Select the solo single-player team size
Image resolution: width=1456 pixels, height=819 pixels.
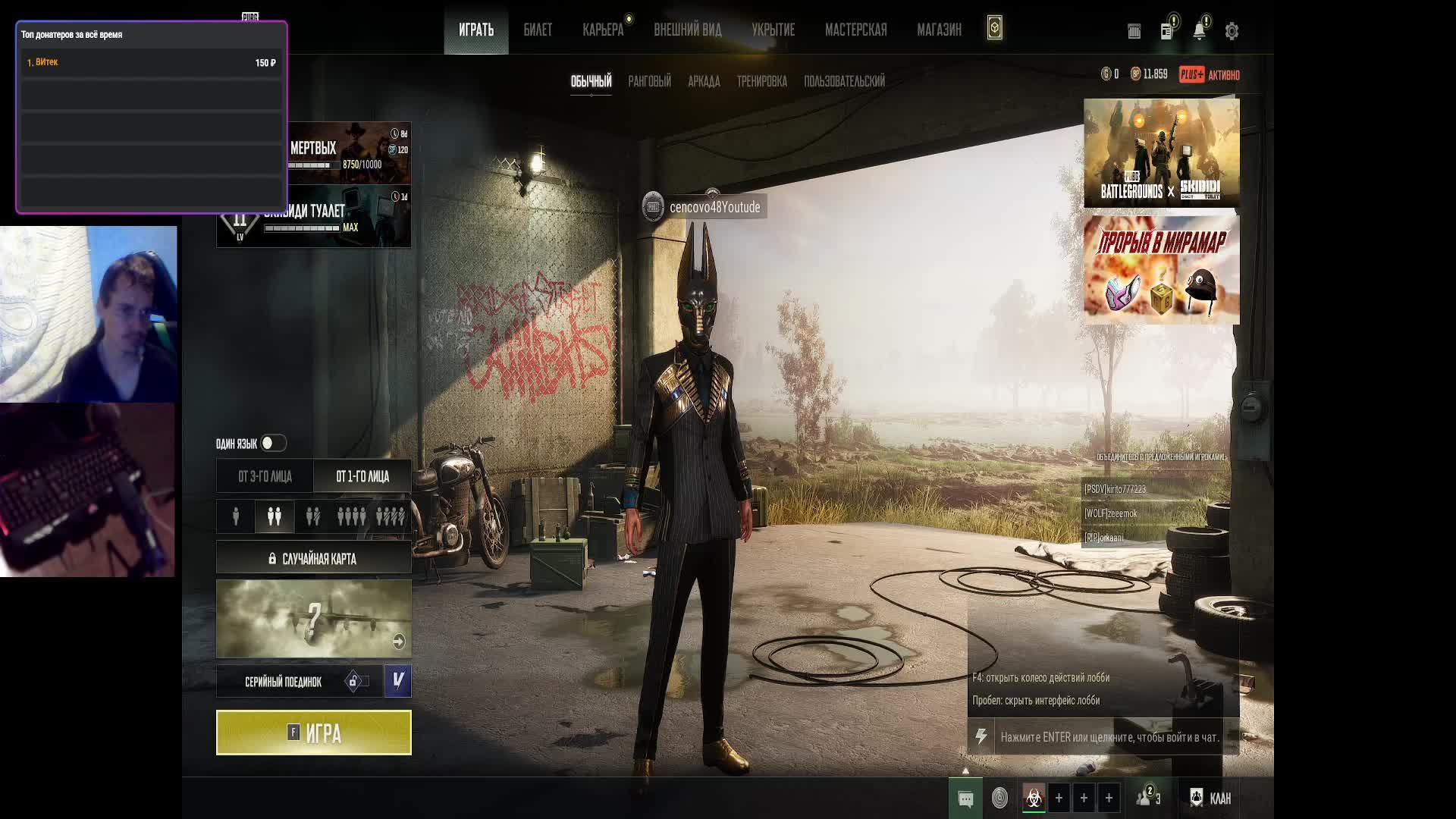pos(236,516)
